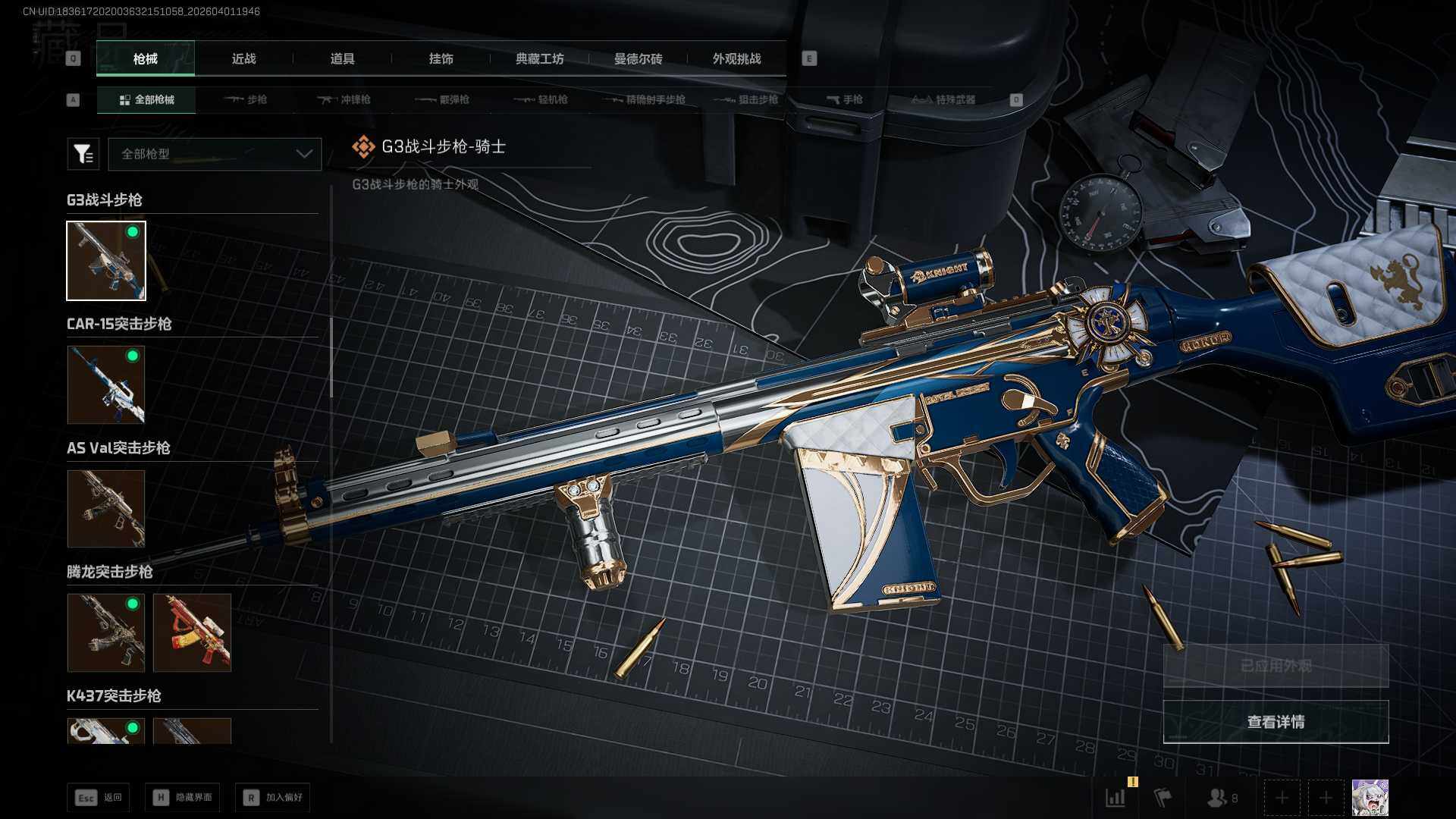Filter weapons by 手枪 pistols
The width and height of the screenshot is (1456, 819).
click(845, 99)
